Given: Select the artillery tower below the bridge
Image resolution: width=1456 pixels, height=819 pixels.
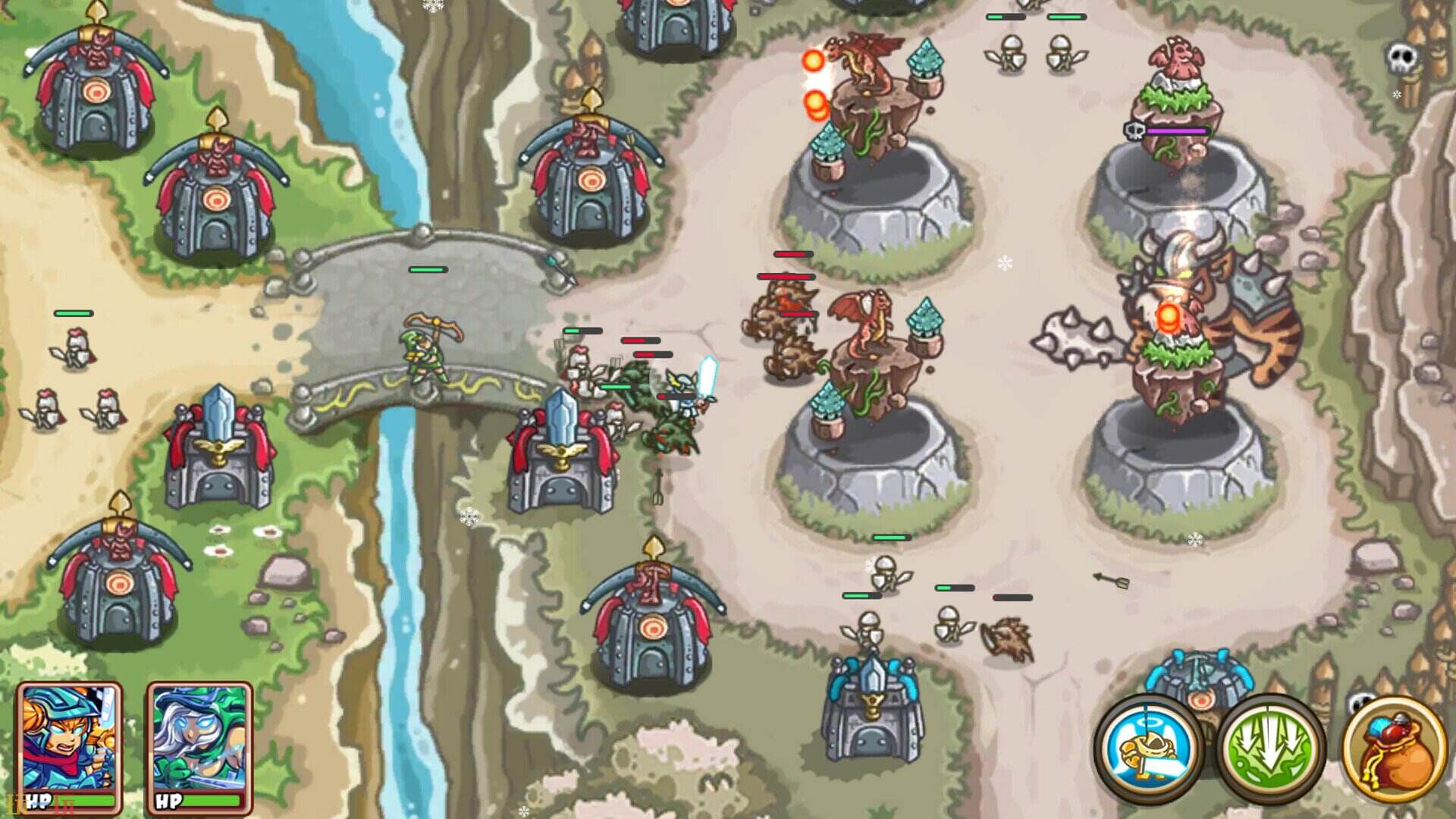Looking at the screenshot, I should click(x=654, y=629).
